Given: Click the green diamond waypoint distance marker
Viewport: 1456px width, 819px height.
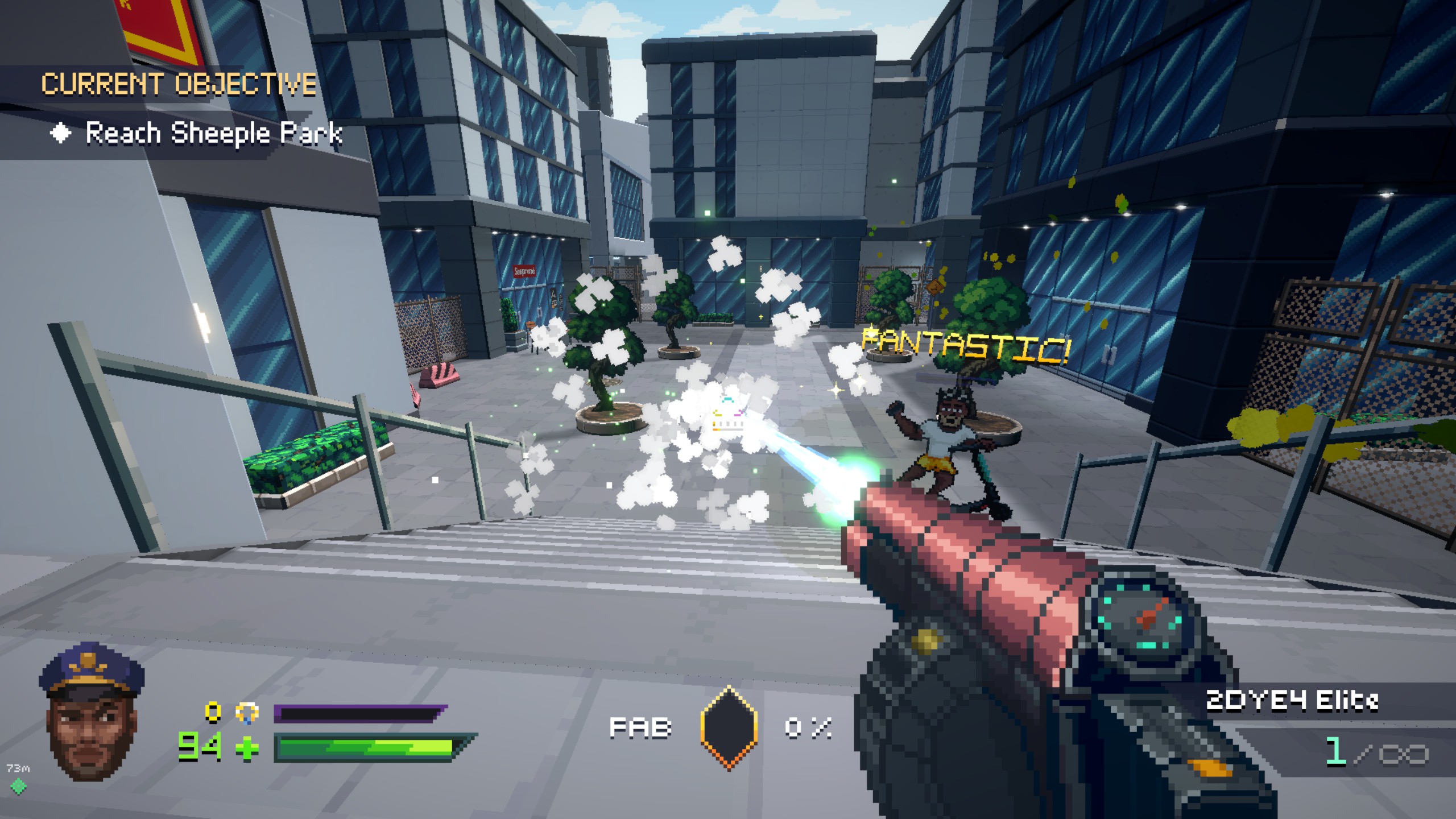Looking at the screenshot, I should (x=18, y=786).
